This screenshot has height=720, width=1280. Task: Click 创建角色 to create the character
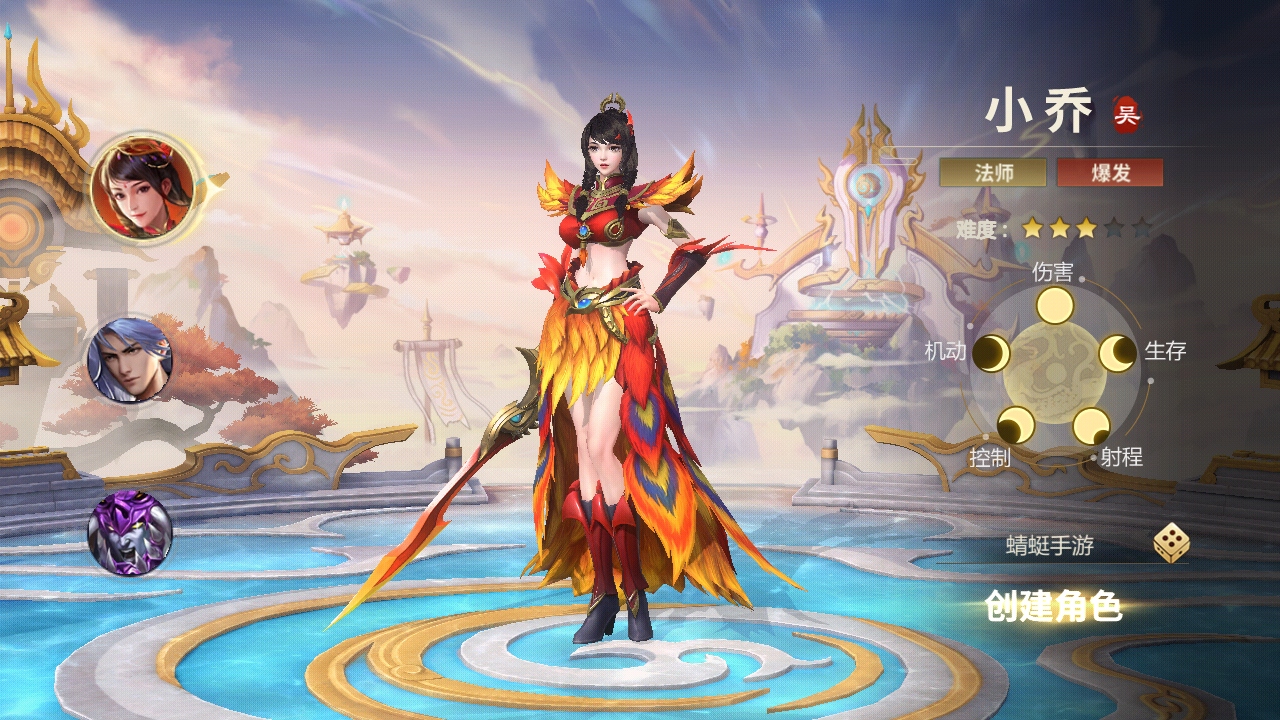(1053, 606)
